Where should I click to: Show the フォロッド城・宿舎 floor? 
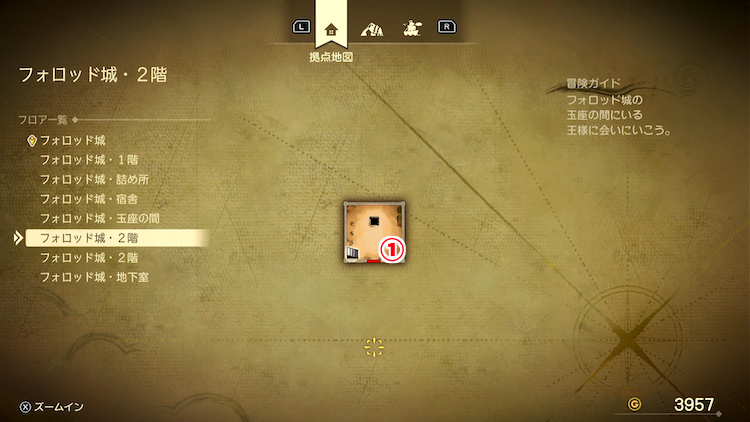[x=82, y=198]
